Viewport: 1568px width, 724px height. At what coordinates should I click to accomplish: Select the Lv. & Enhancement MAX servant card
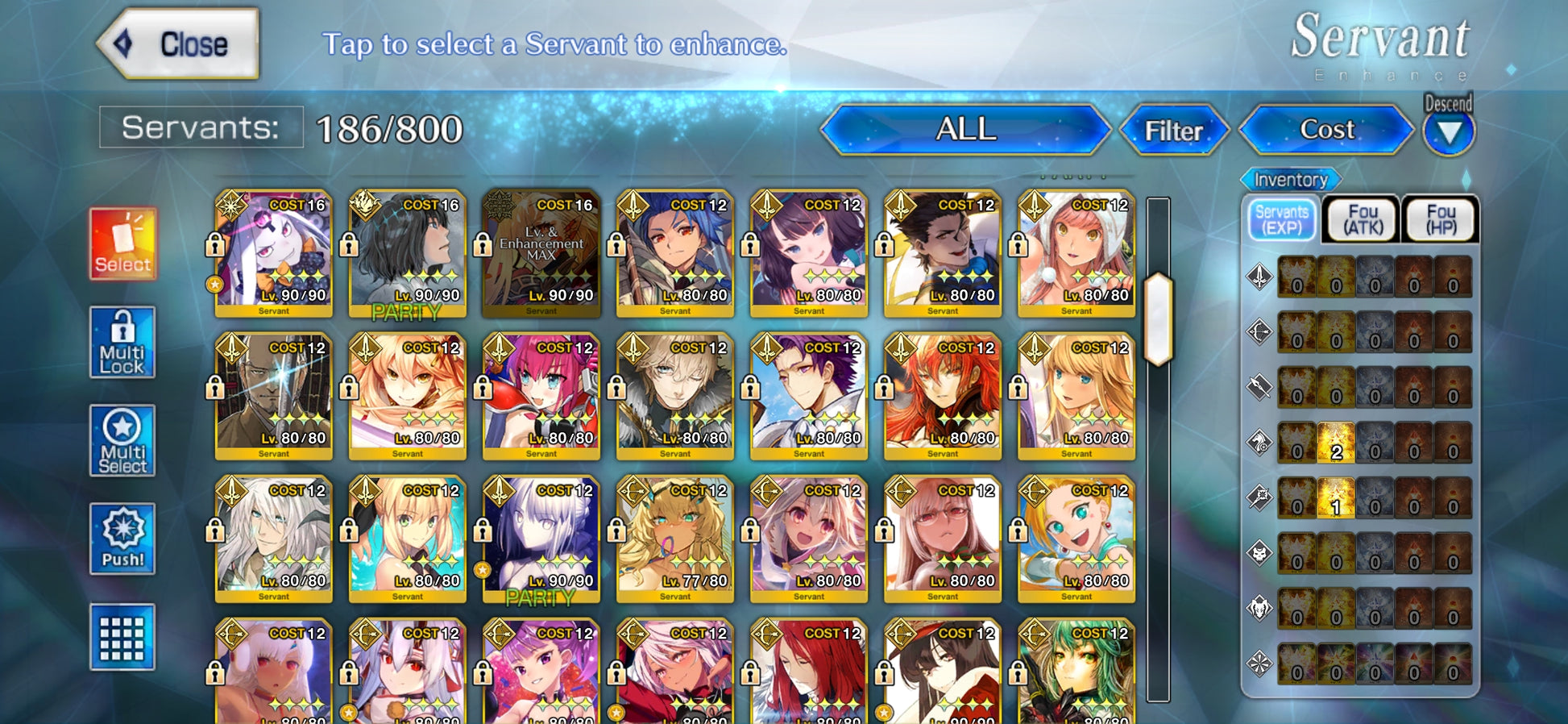coord(541,253)
